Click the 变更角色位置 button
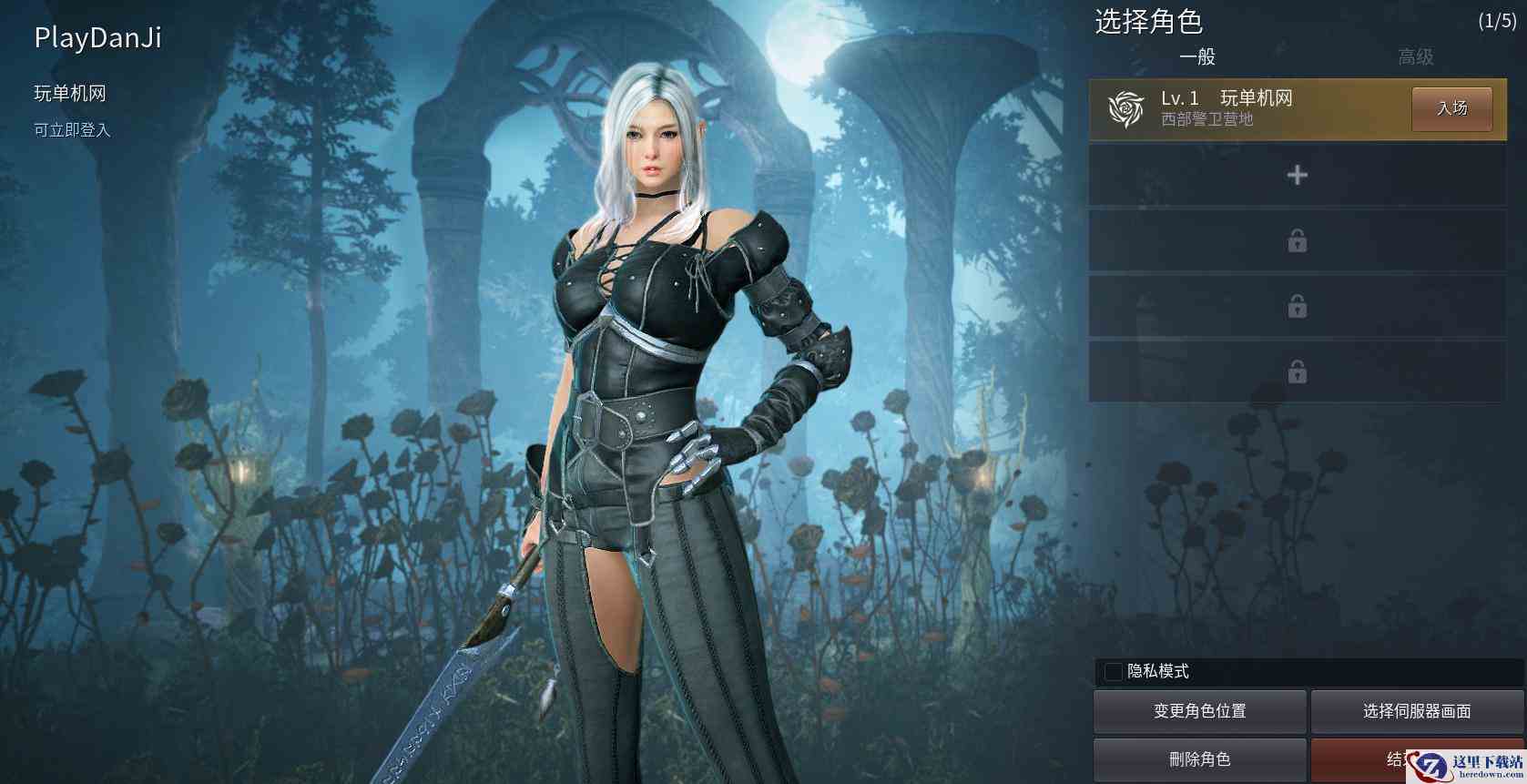Screen dimensions: 1527x784 tap(1198, 711)
